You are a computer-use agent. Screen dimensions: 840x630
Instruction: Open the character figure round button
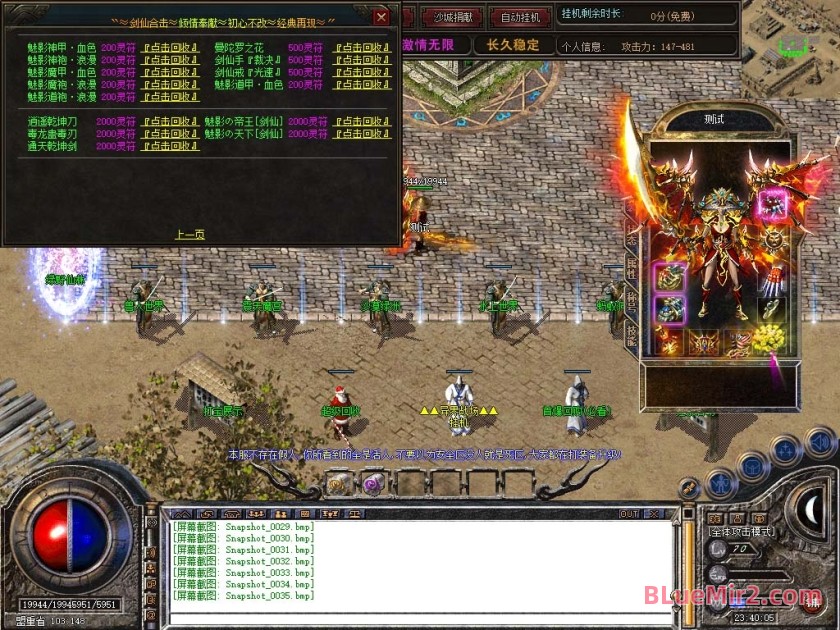[720, 484]
